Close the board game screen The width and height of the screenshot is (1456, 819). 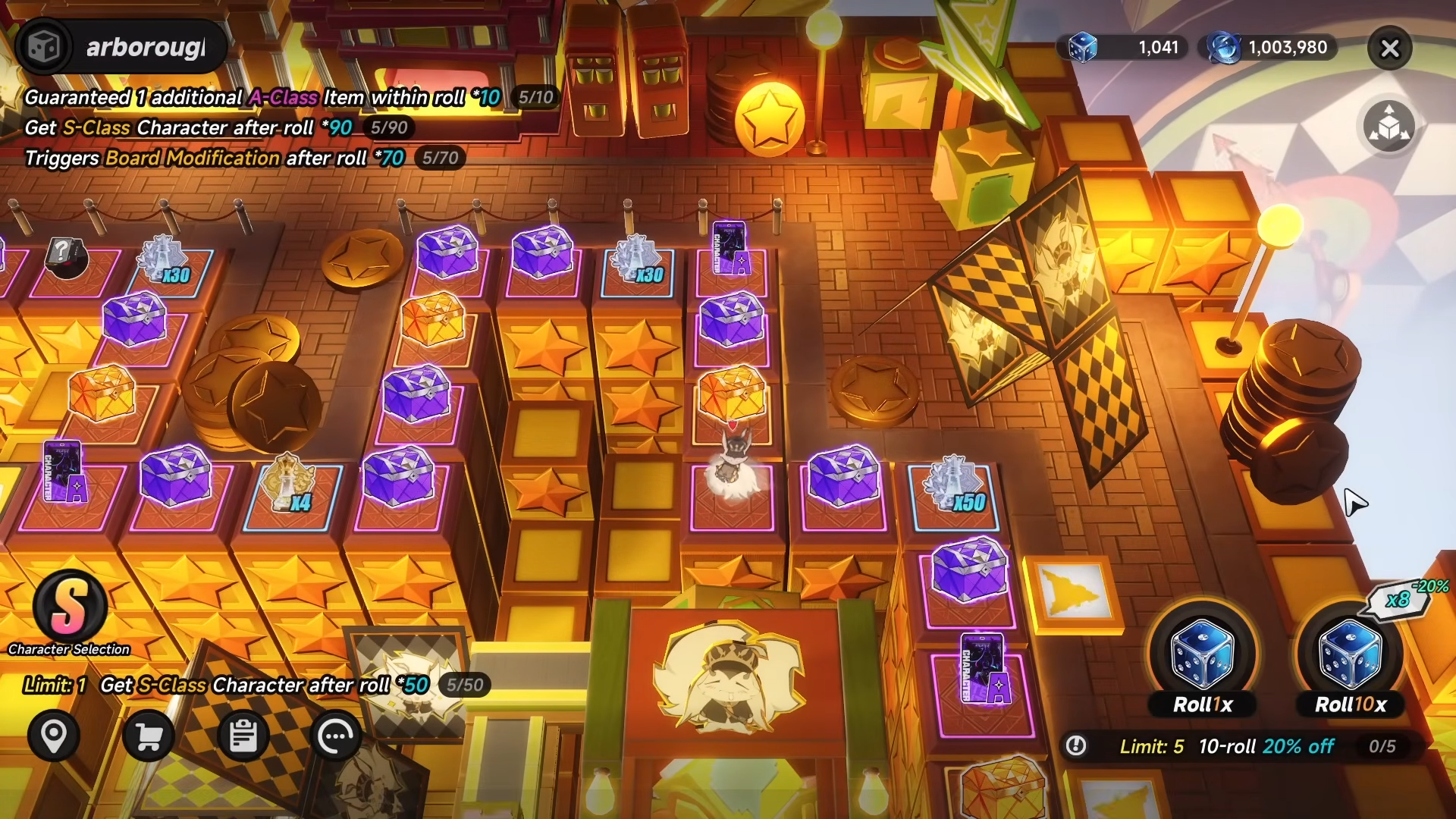click(x=1389, y=49)
